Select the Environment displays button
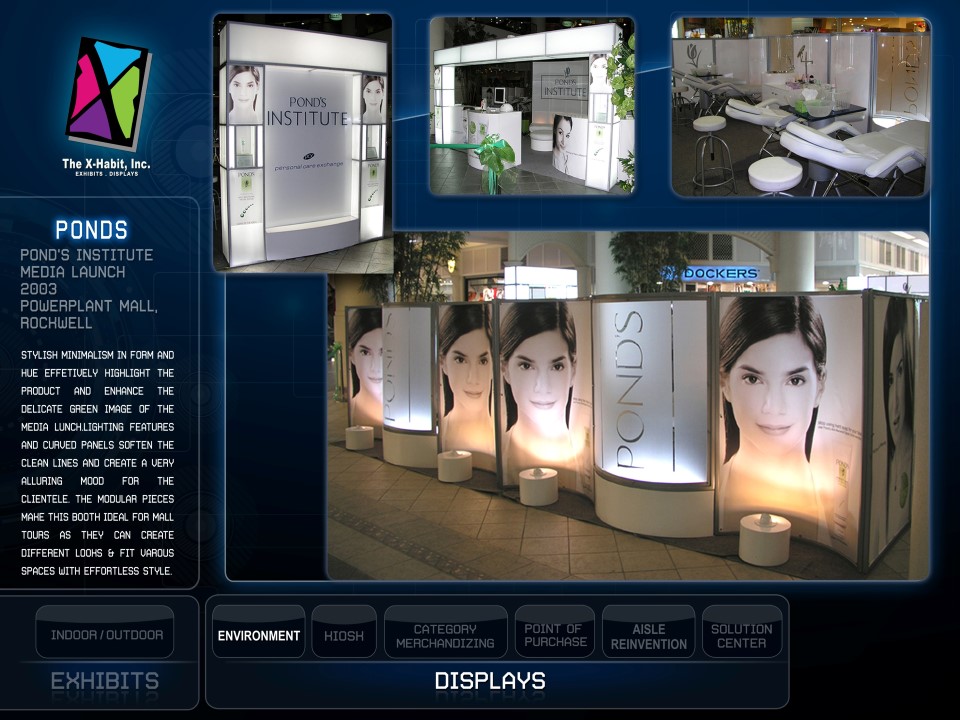Viewport: 960px width, 720px height. coord(259,635)
